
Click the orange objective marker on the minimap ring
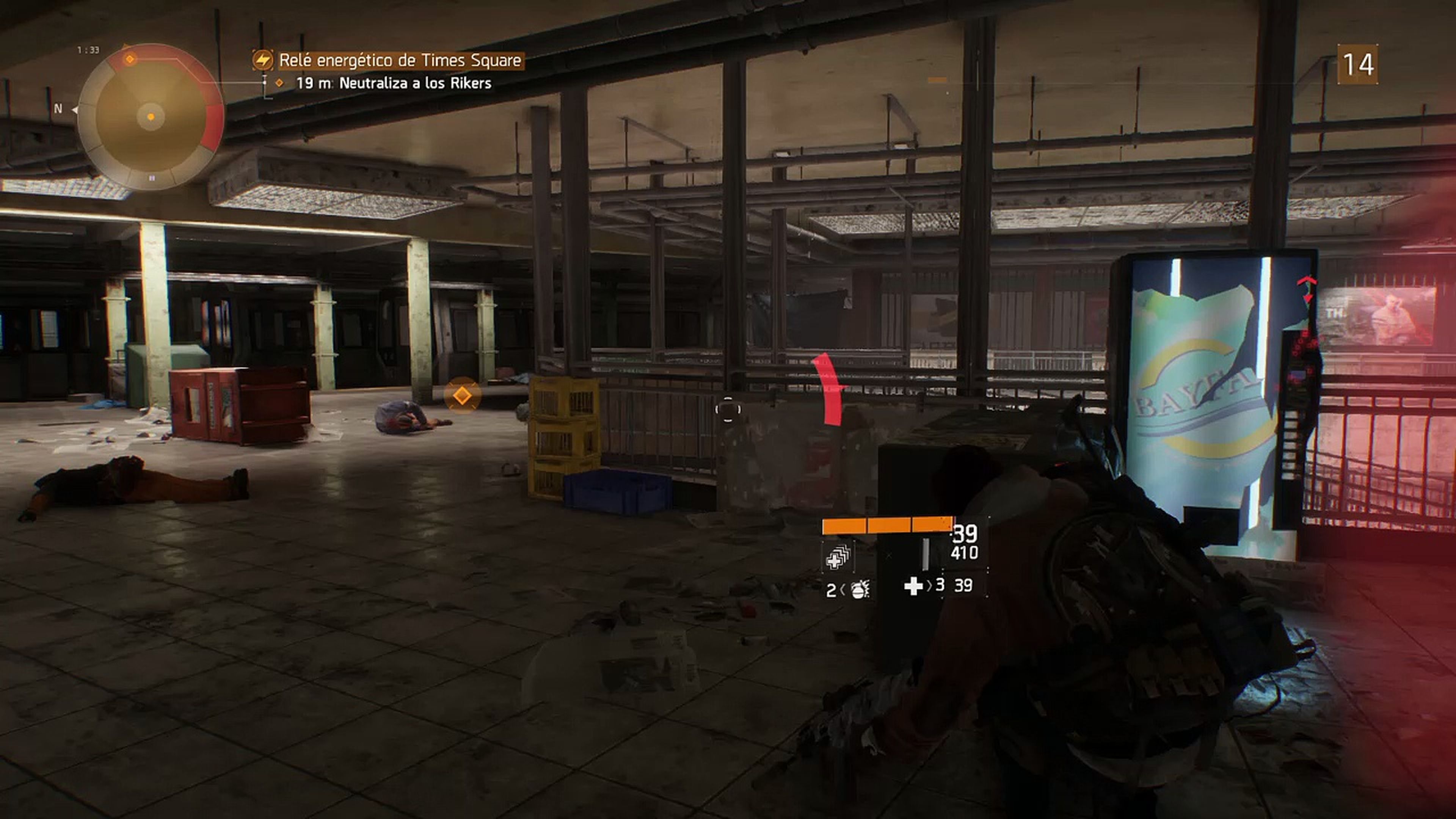tap(129, 59)
